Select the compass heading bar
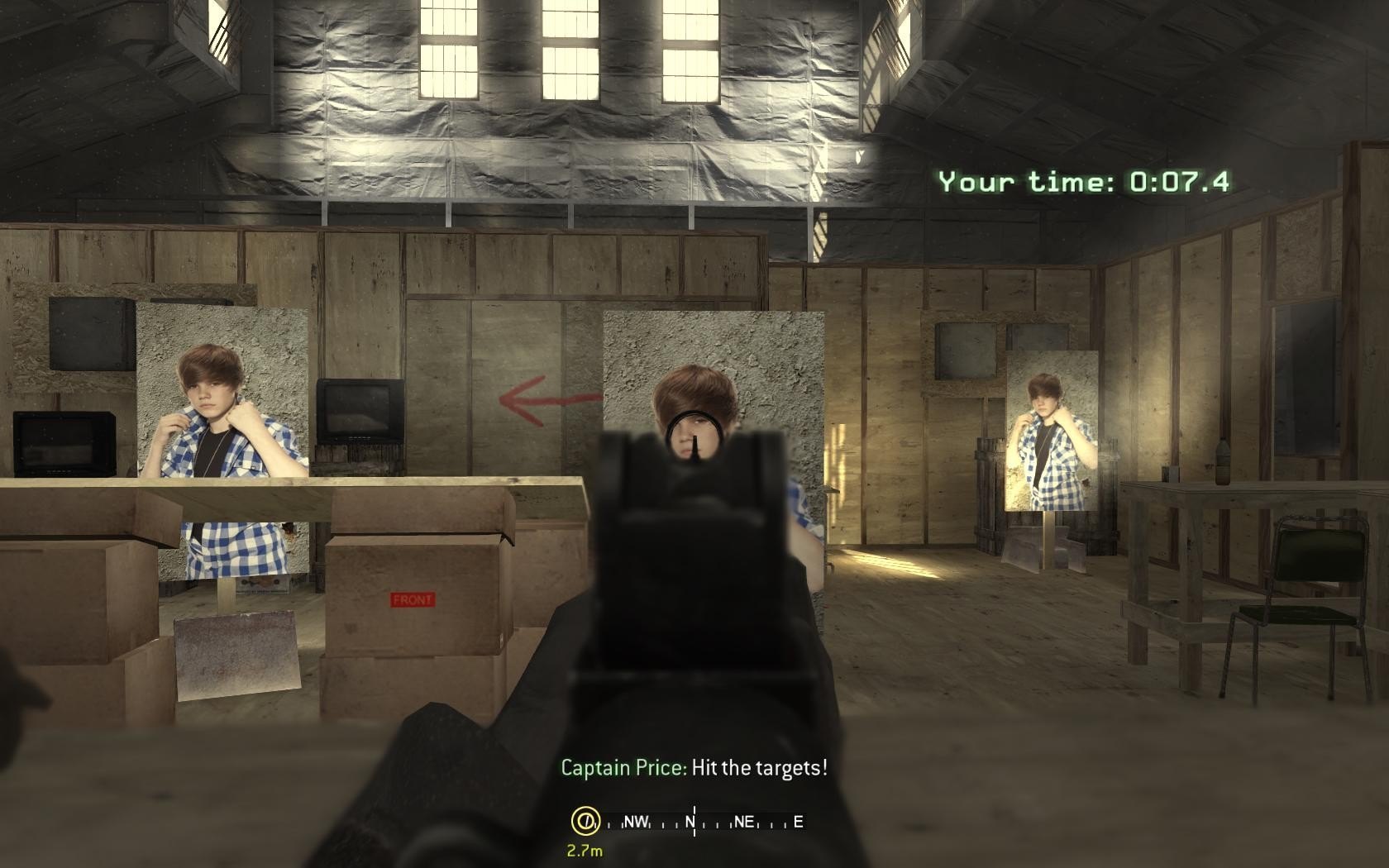This screenshot has width=1389, height=868. coord(704,822)
